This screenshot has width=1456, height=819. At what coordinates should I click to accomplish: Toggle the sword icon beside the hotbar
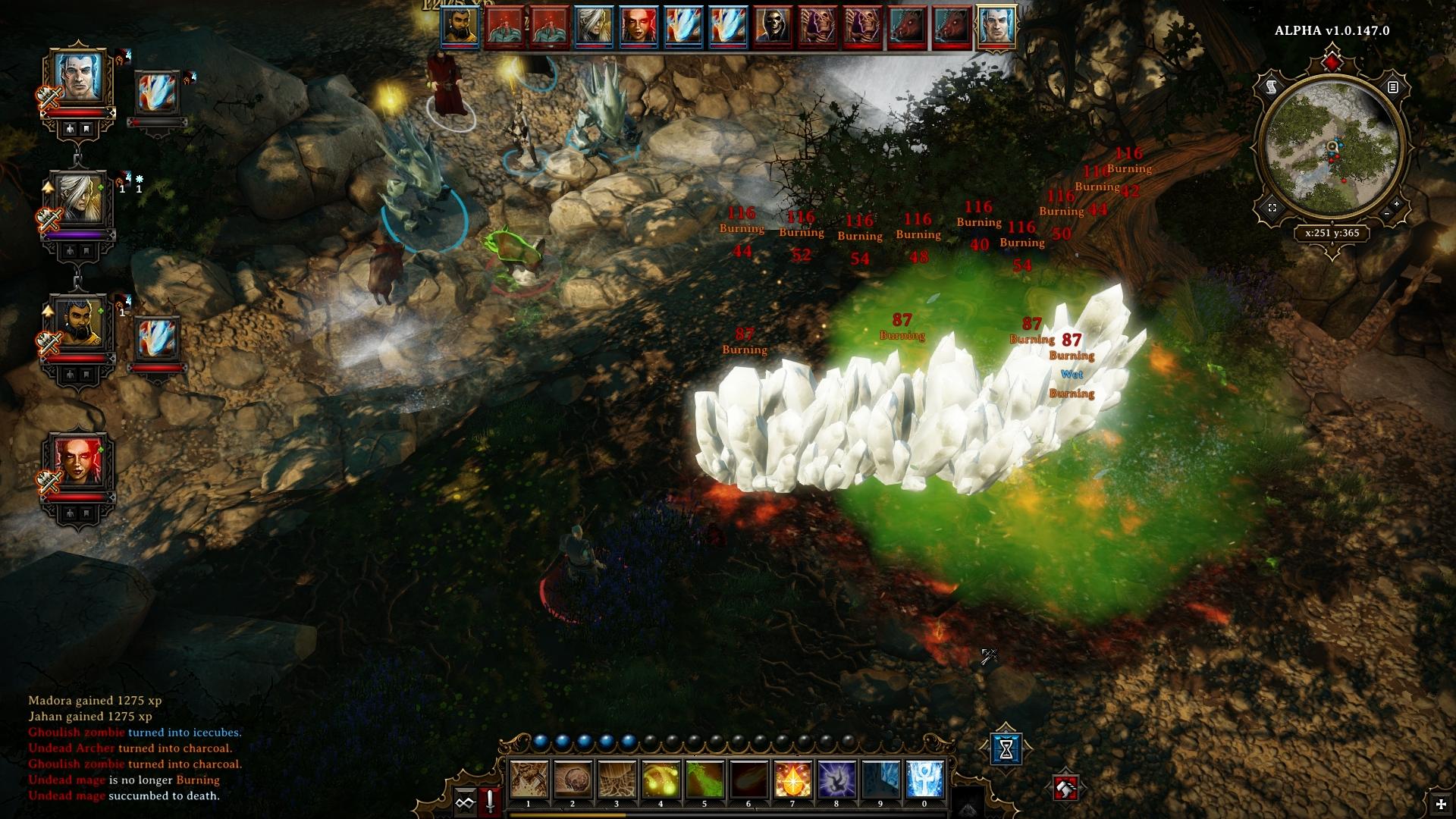click(490, 801)
